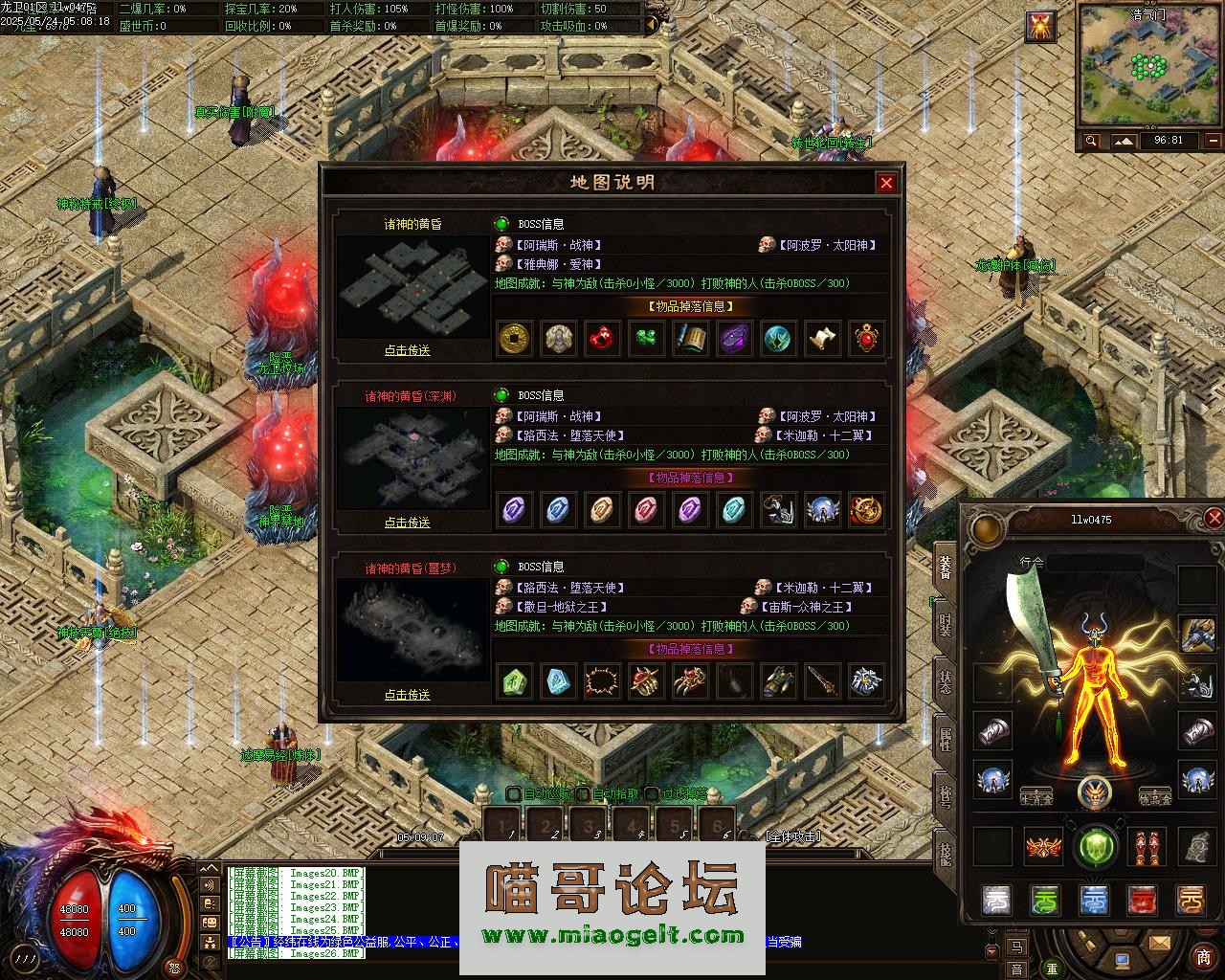1225x980 pixels.
Task: Switch to the 时装 fashion tab
Action: pos(947,624)
